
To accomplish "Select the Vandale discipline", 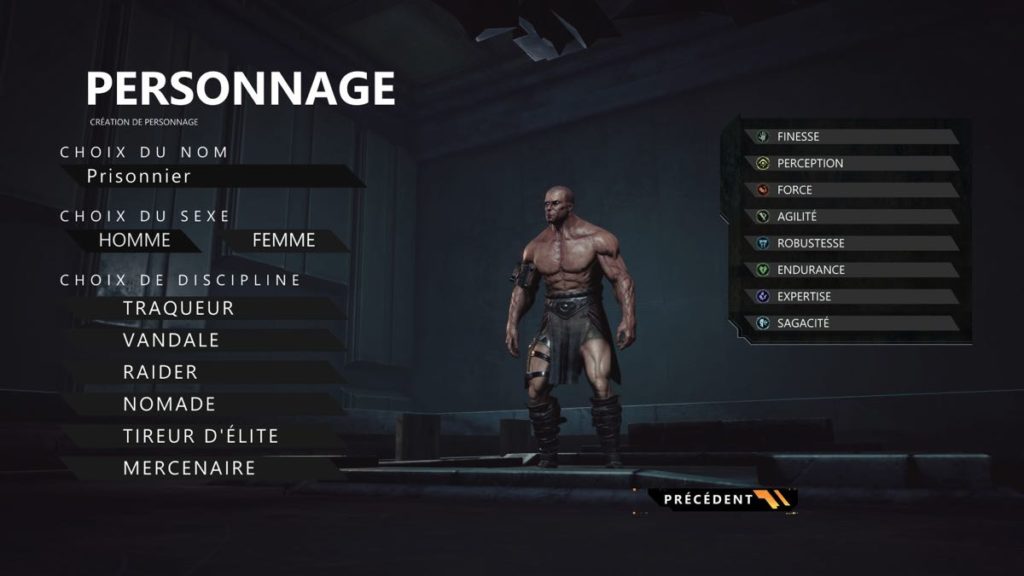I will [x=172, y=340].
